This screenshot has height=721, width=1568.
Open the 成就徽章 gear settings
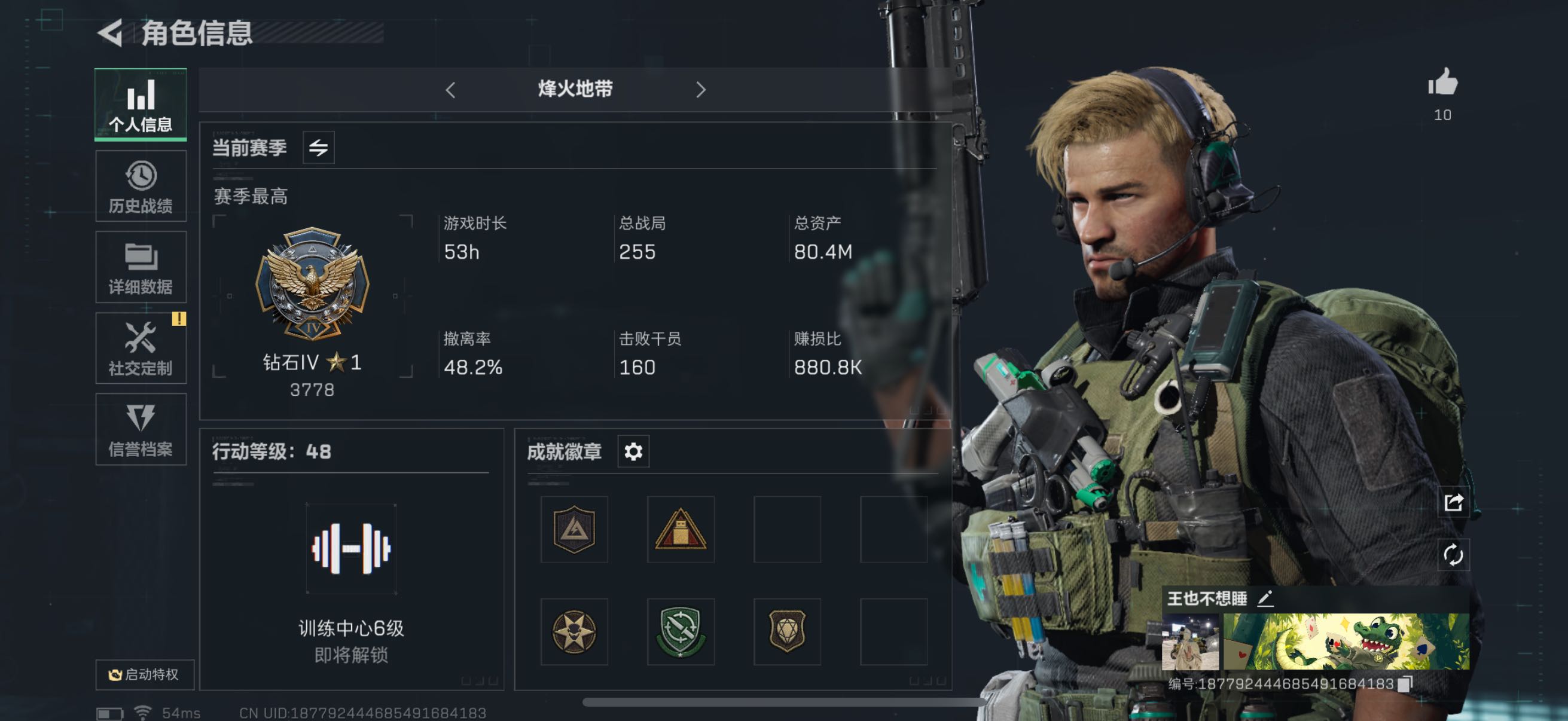tap(633, 451)
